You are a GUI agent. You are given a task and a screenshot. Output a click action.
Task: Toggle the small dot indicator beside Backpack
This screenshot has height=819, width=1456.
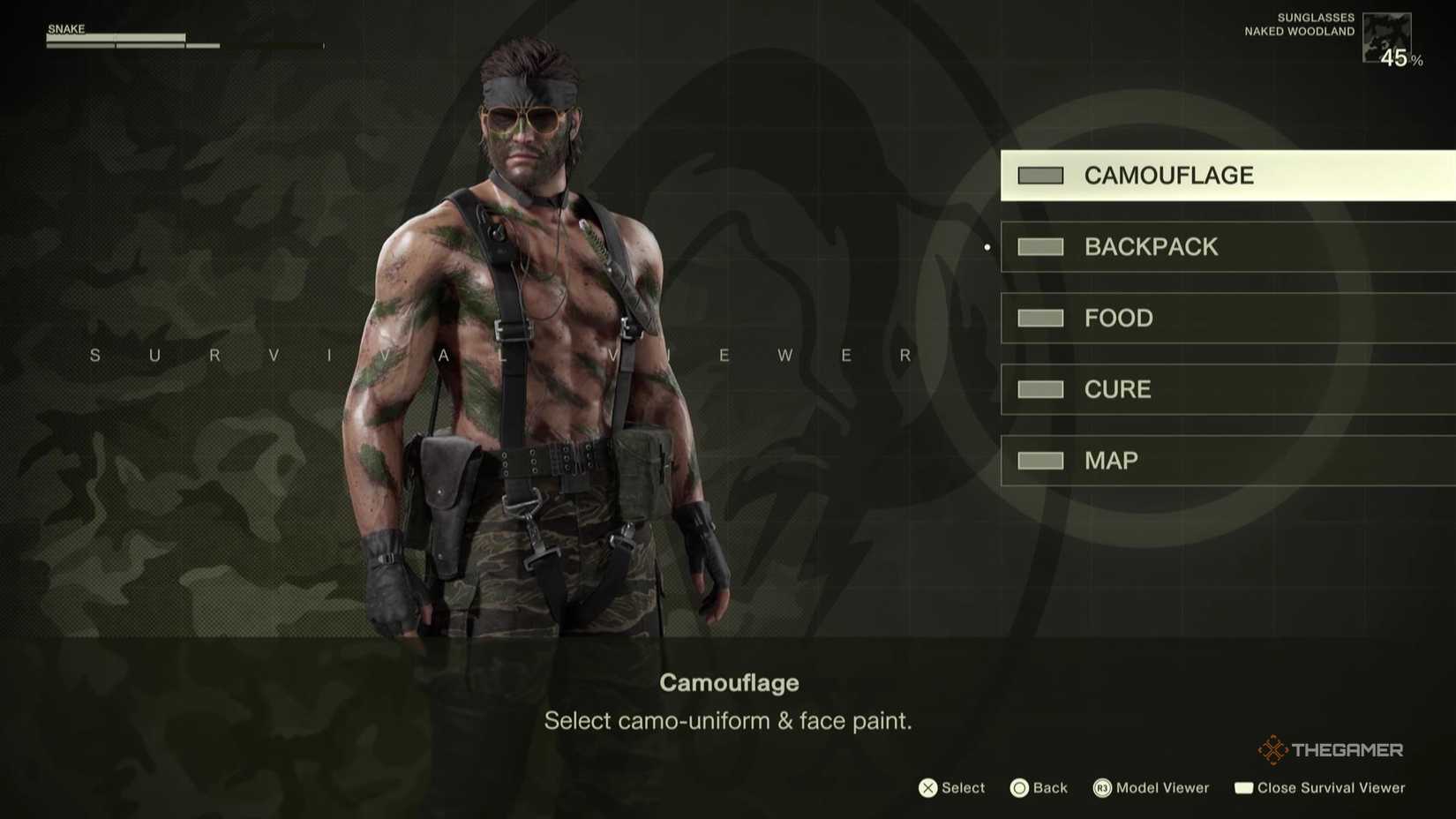(x=986, y=247)
